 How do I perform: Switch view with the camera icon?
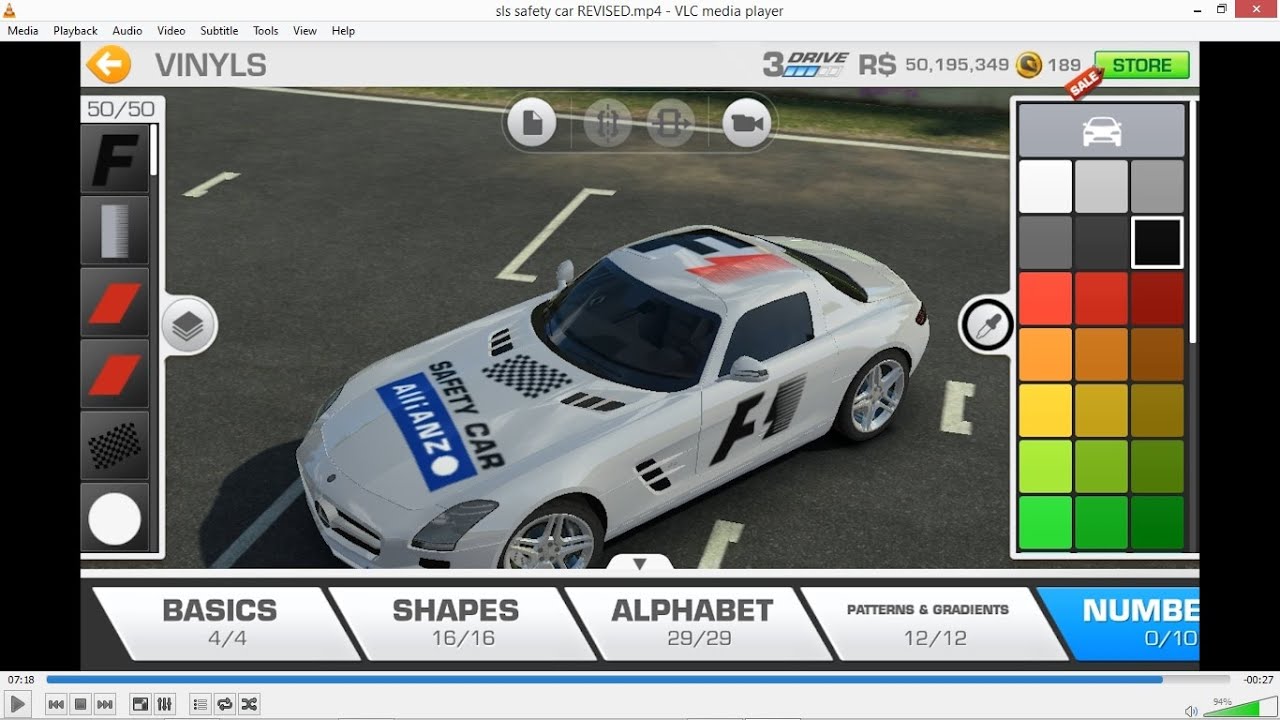point(746,124)
